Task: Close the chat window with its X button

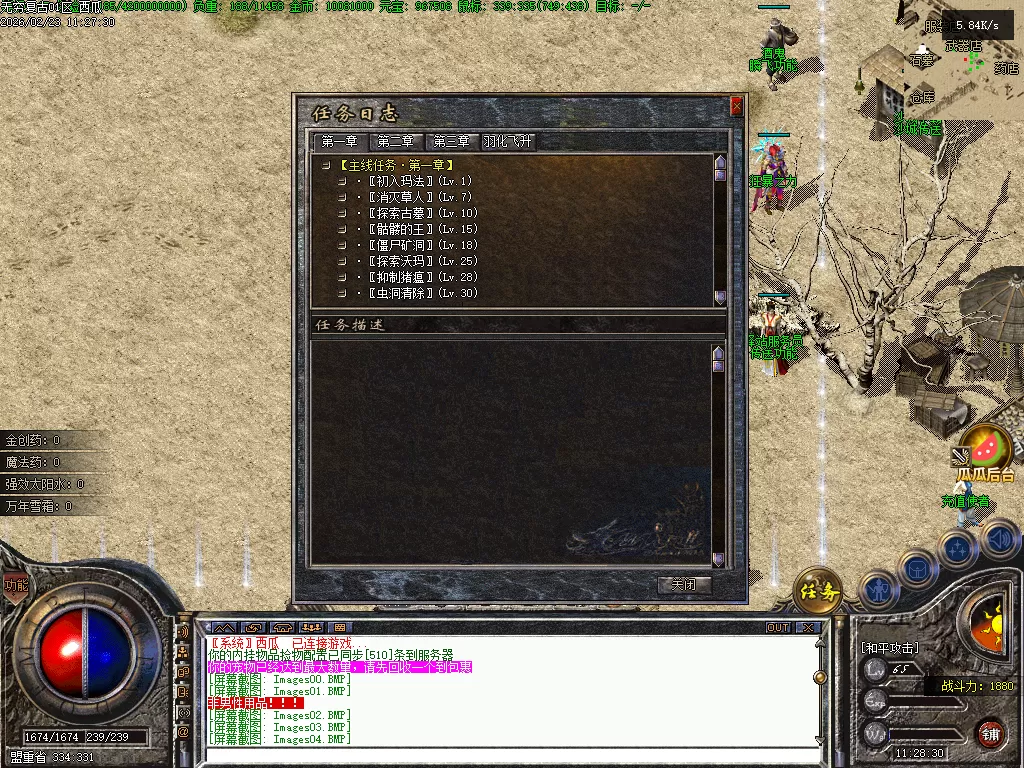Action: tap(808, 628)
